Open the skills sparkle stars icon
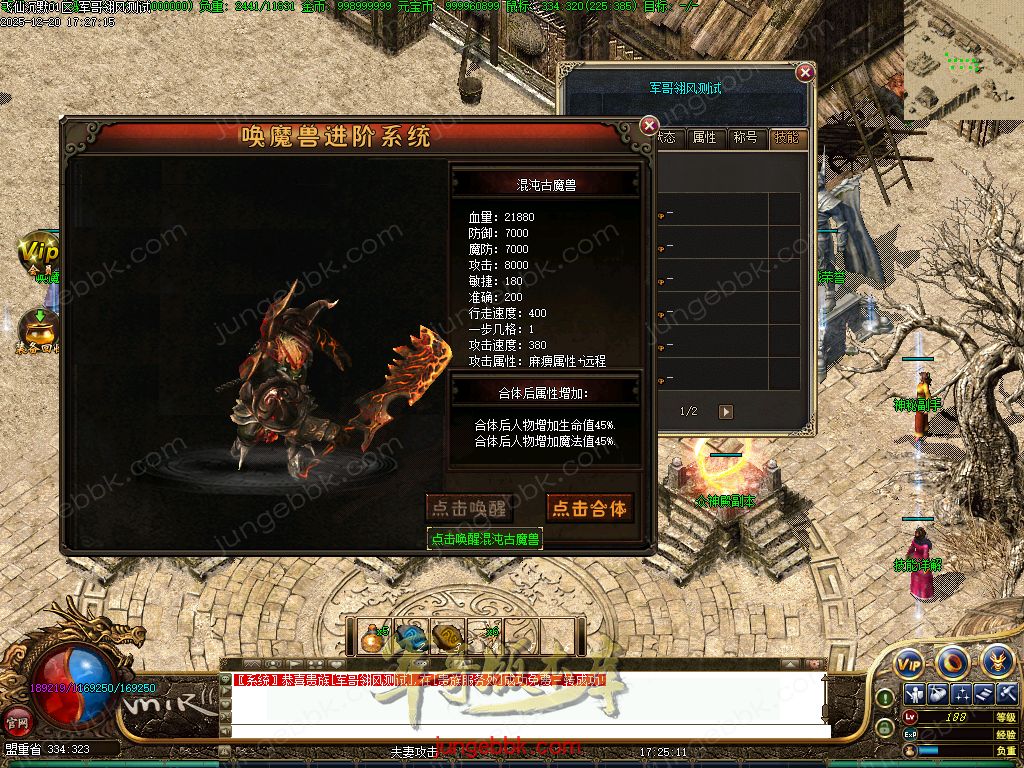Screen dimensions: 1024x768 [x=961, y=695]
